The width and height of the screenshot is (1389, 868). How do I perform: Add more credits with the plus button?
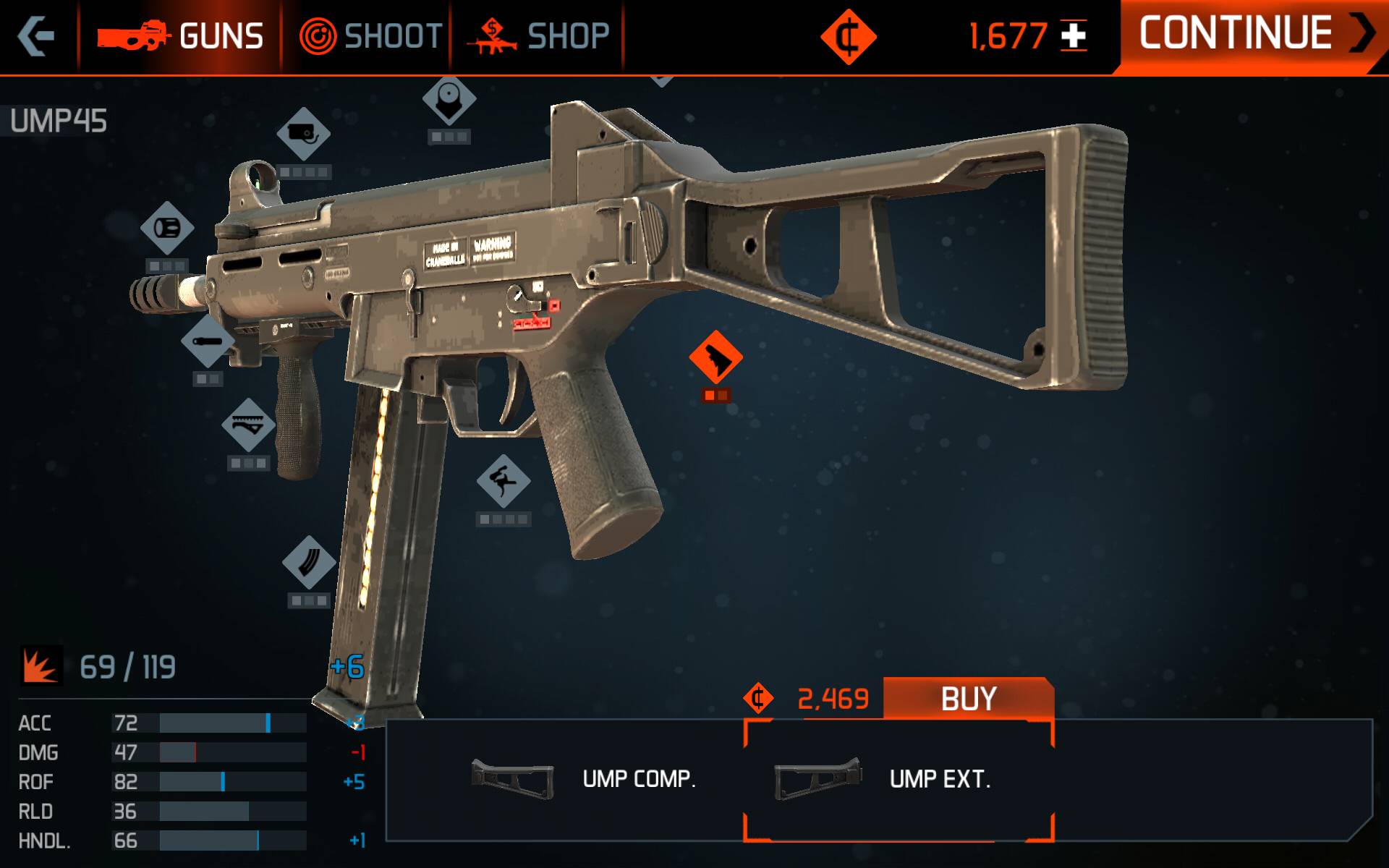click(x=1074, y=36)
